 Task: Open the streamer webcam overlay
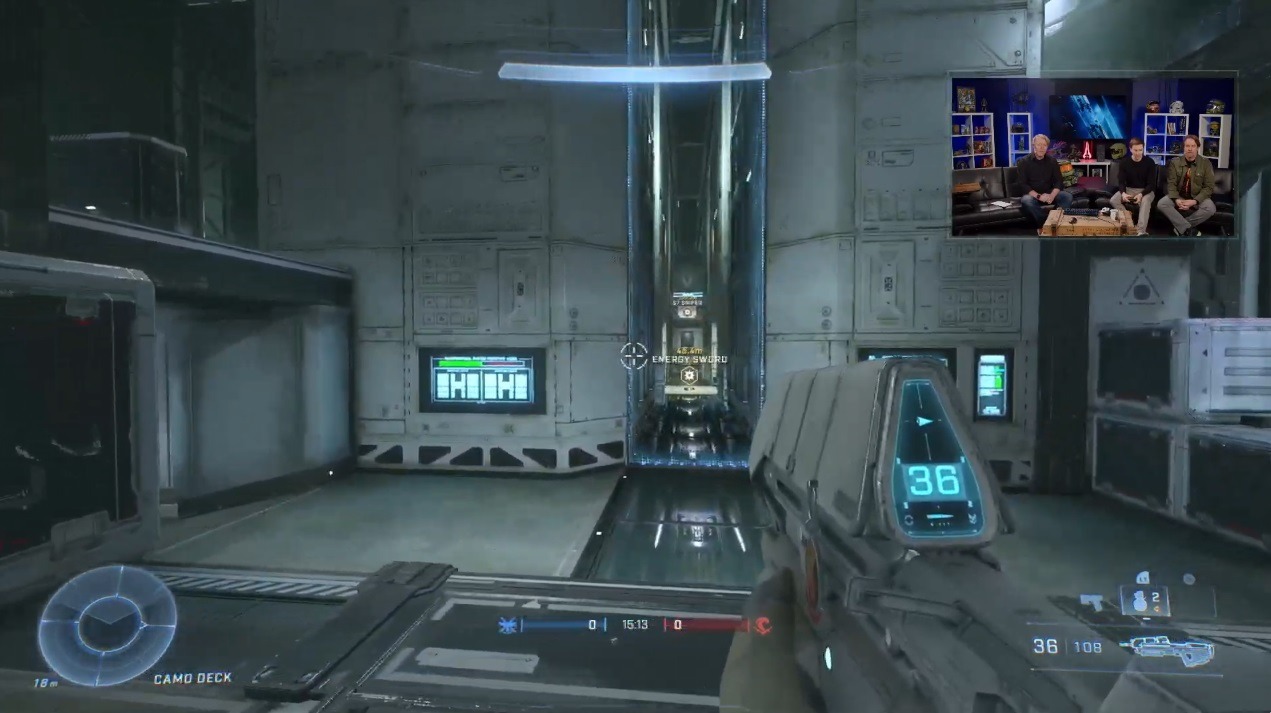click(x=1093, y=156)
